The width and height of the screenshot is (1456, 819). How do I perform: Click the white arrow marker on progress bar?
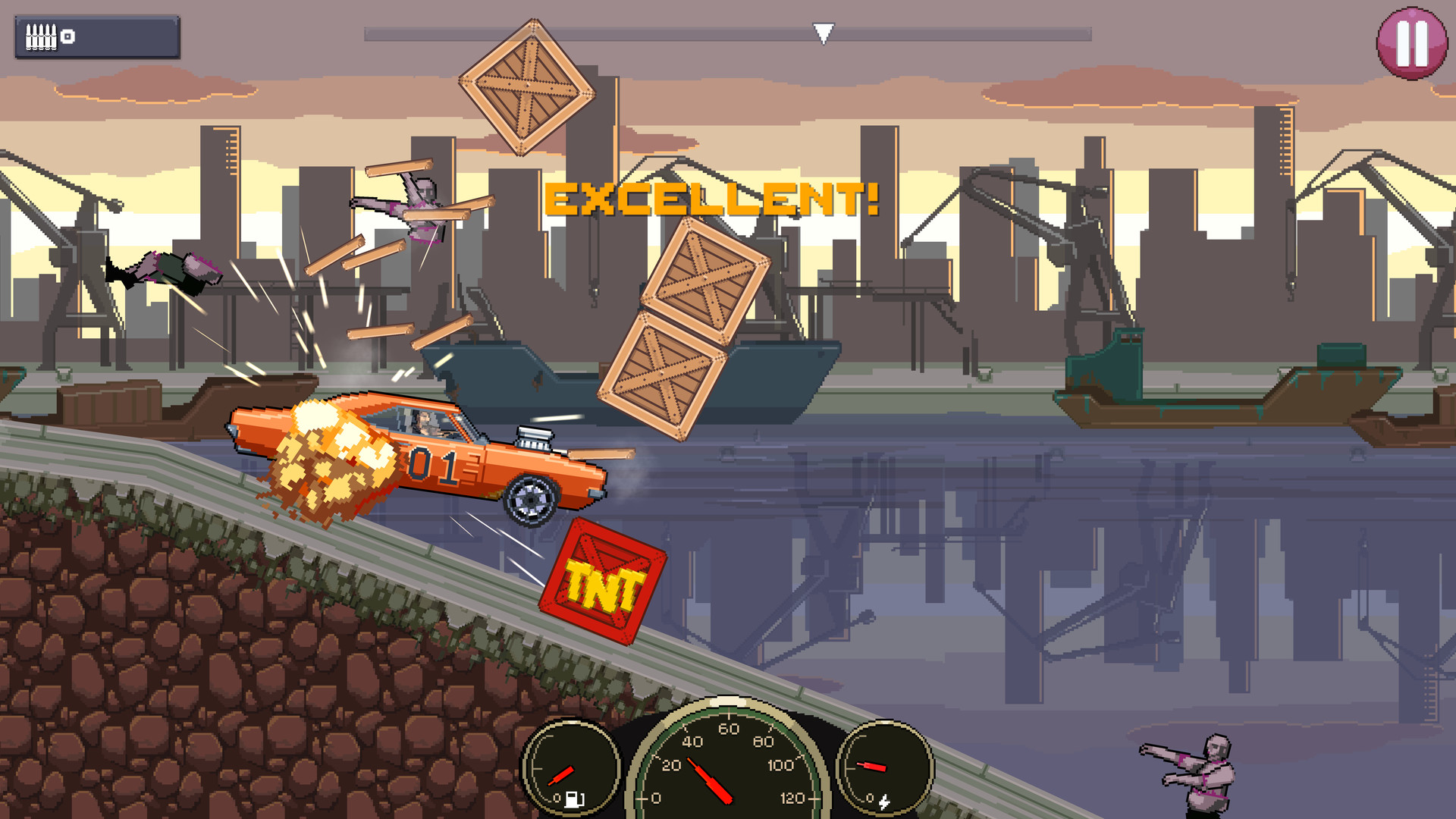coord(823,32)
